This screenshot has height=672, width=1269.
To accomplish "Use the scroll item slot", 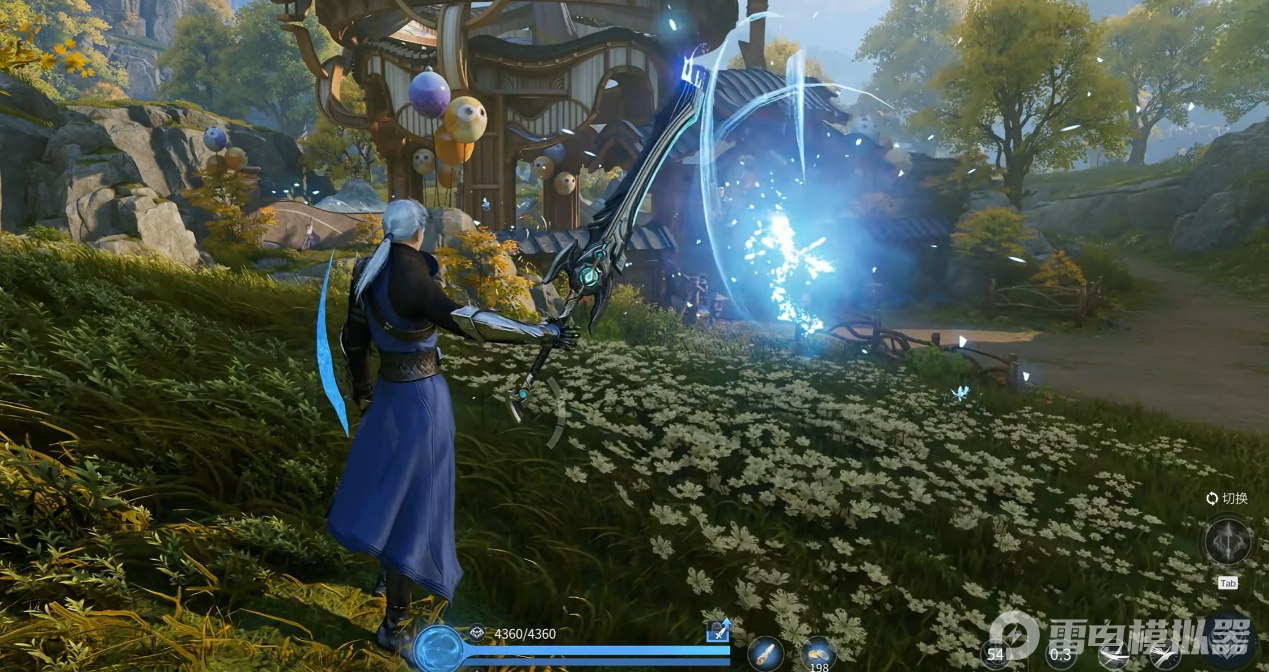I will tap(766, 654).
